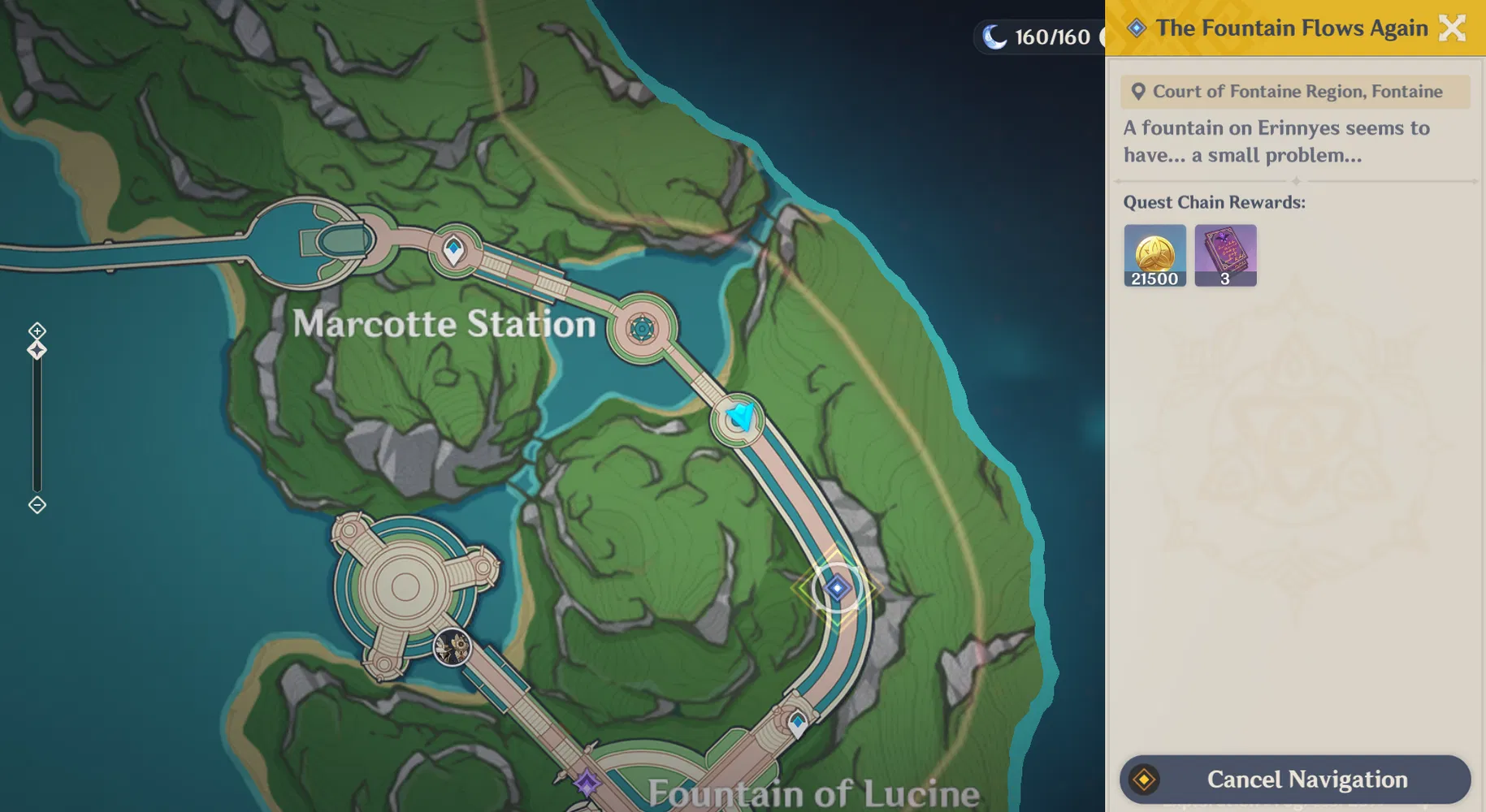Adjust the map zoom slider handle
The width and height of the screenshot is (1486, 812).
(36, 349)
